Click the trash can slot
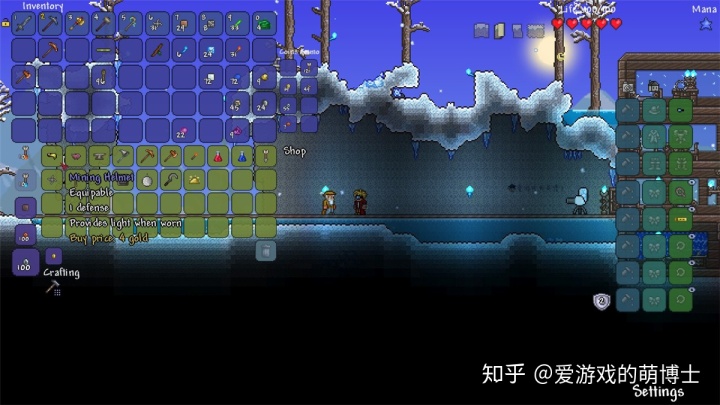720x405 pixels. pos(266,251)
